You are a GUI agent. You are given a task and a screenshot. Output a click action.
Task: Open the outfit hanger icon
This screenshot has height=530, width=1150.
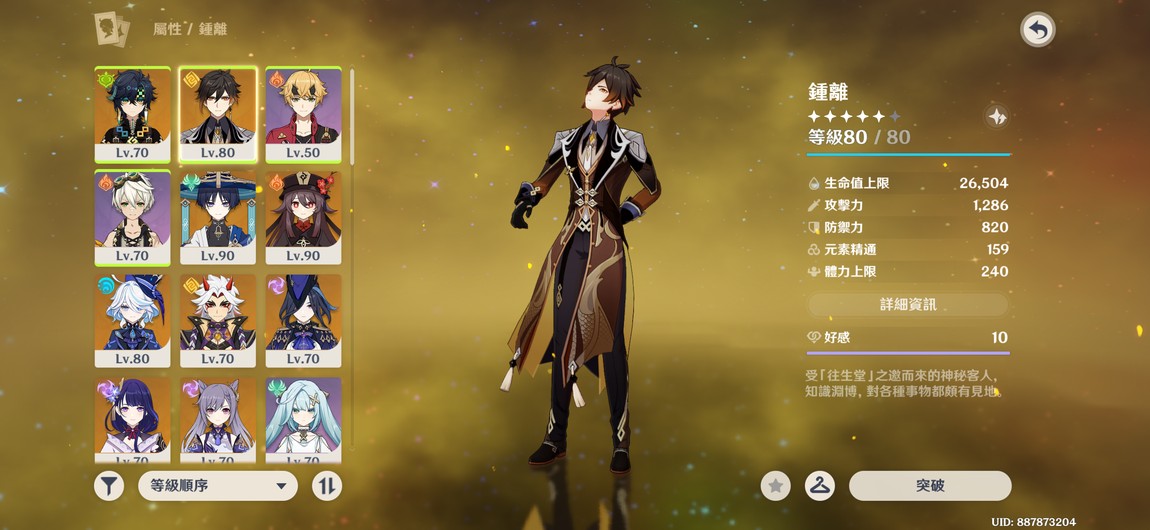coord(820,486)
